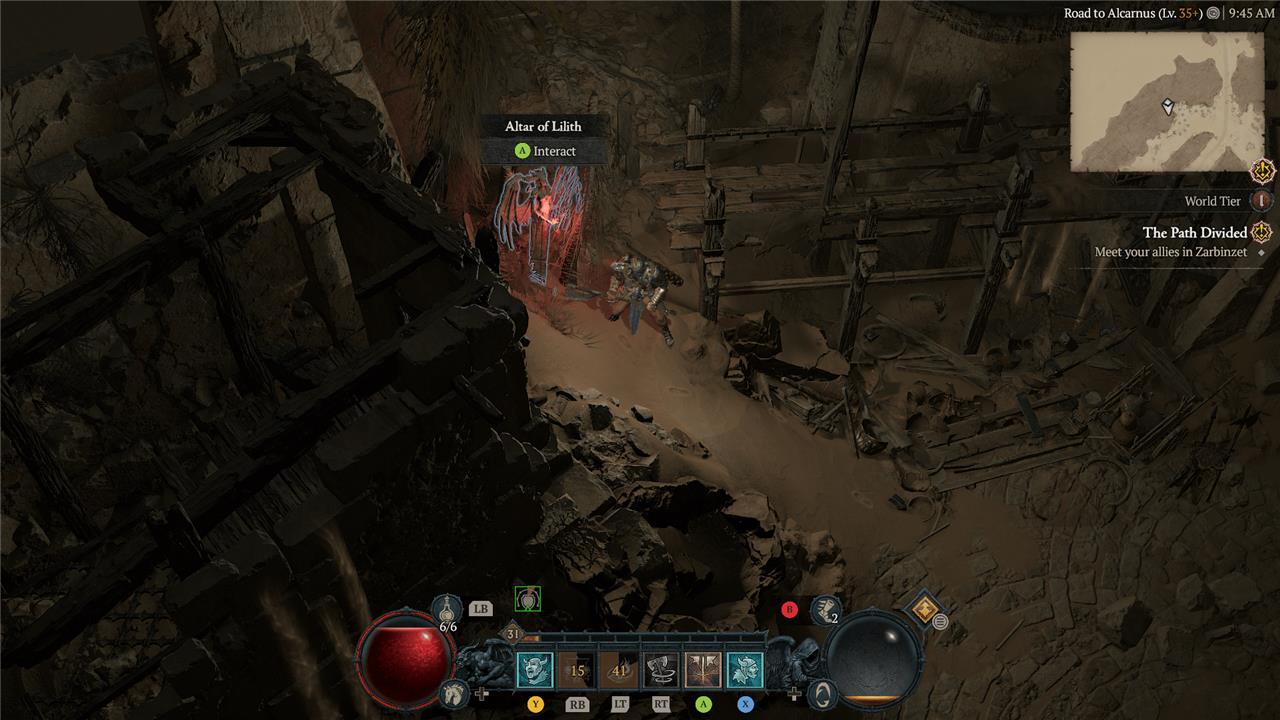The width and height of the screenshot is (1280, 720).
Task: Click the Altar of Lilith Interact prompt
Action: [545, 151]
